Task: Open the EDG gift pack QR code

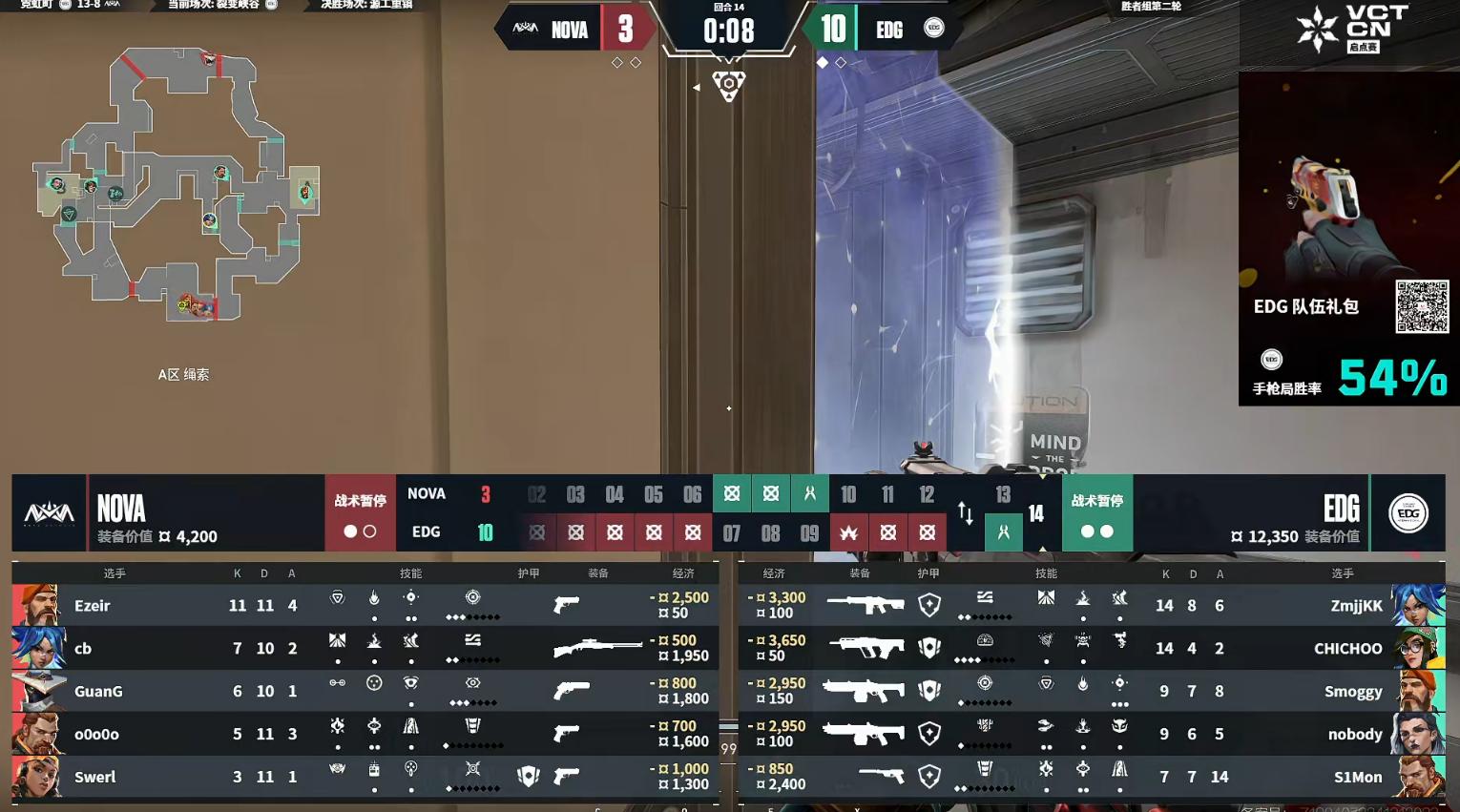Action: pos(1422,306)
